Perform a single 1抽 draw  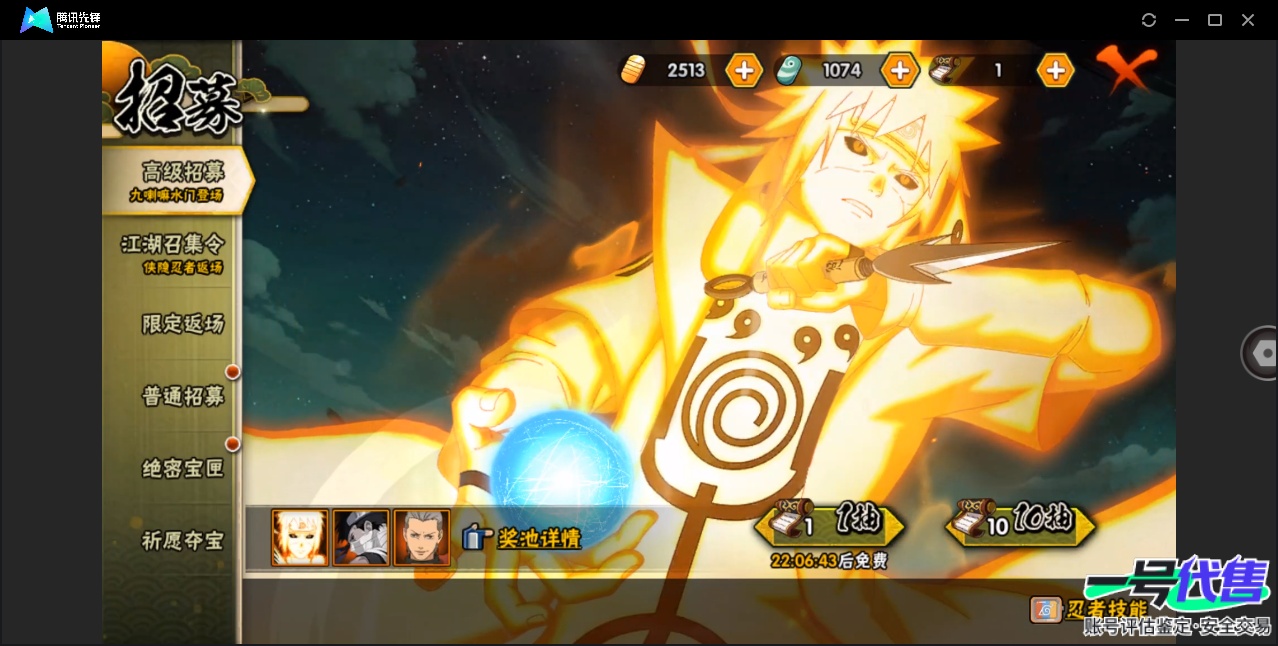tap(829, 523)
